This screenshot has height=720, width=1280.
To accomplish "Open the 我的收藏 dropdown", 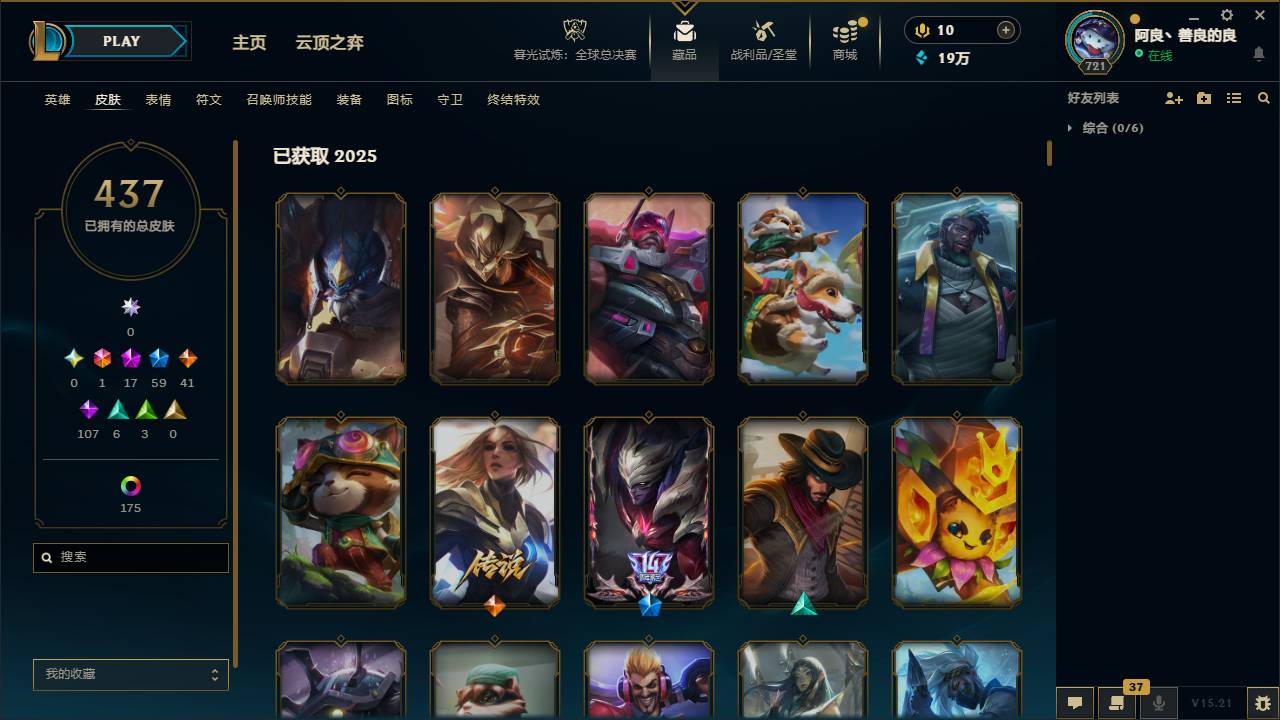I will pyautogui.click(x=130, y=675).
